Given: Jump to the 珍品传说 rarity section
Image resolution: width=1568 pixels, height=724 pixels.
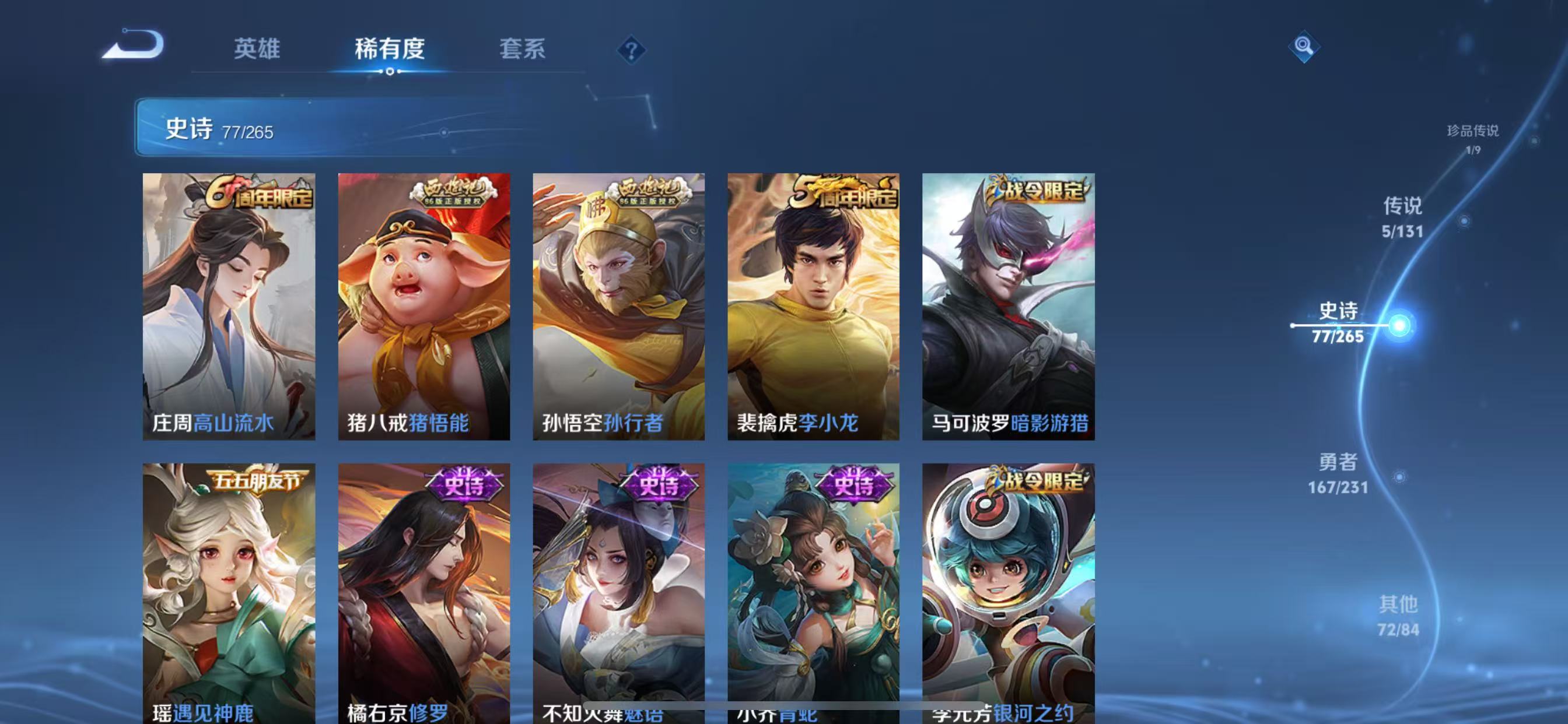Looking at the screenshot, I should tap(1475, 139).
